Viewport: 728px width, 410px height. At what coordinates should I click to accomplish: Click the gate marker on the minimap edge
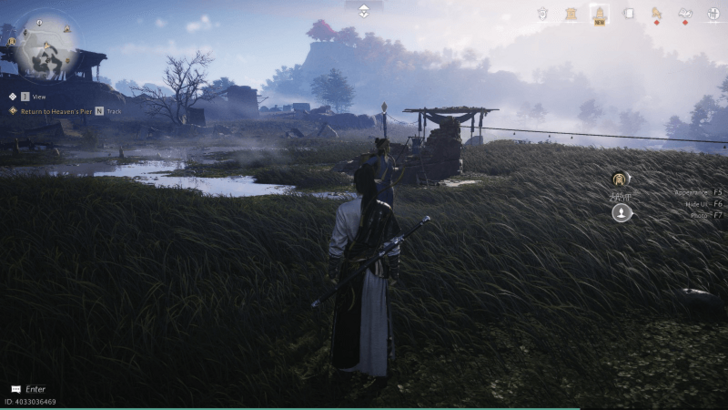12,41
